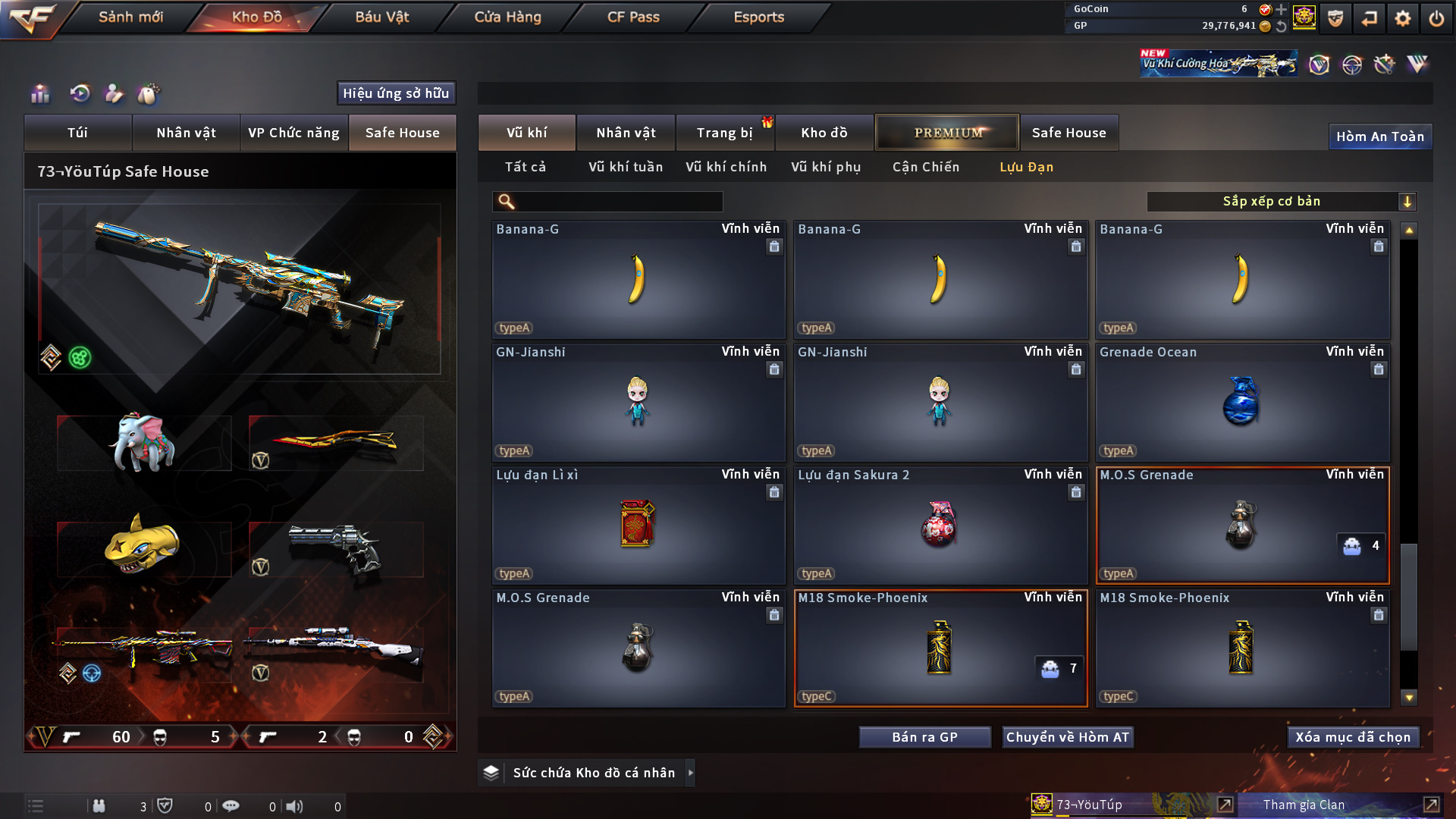Open the settings gear icon
The height and width of the screenshot is (819, 1456).
1402,18
